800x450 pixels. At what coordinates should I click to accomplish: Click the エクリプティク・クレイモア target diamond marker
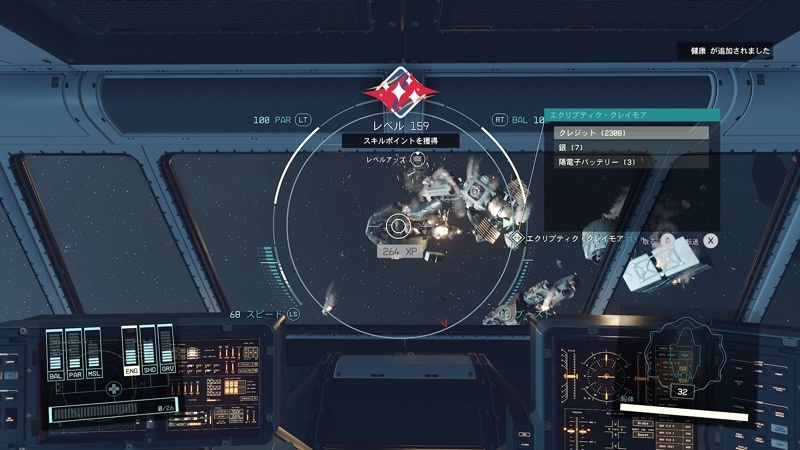click(517, 239)
